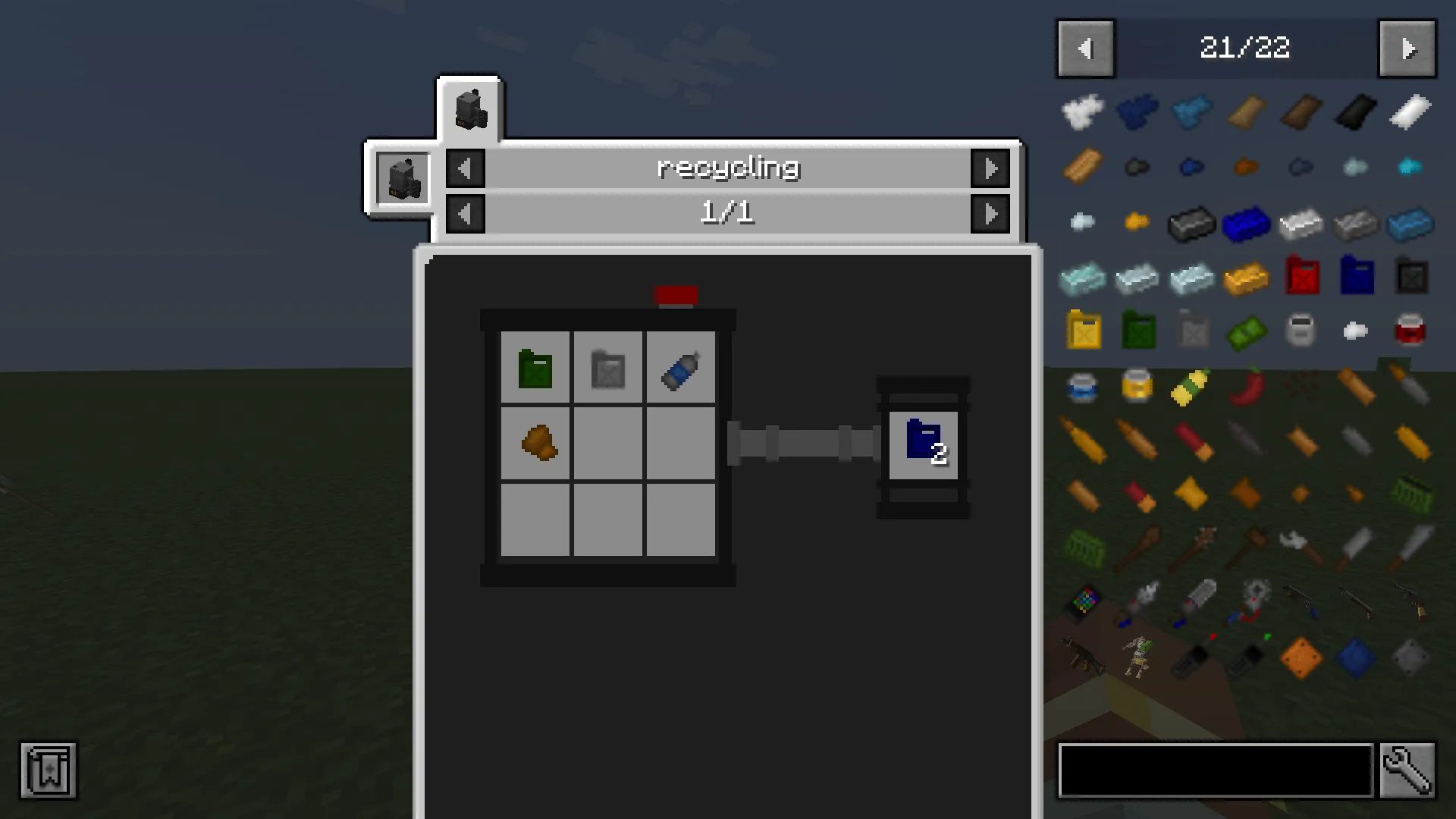Go to next item list page
This screenshot has height=819, width=1456.
1407,49
